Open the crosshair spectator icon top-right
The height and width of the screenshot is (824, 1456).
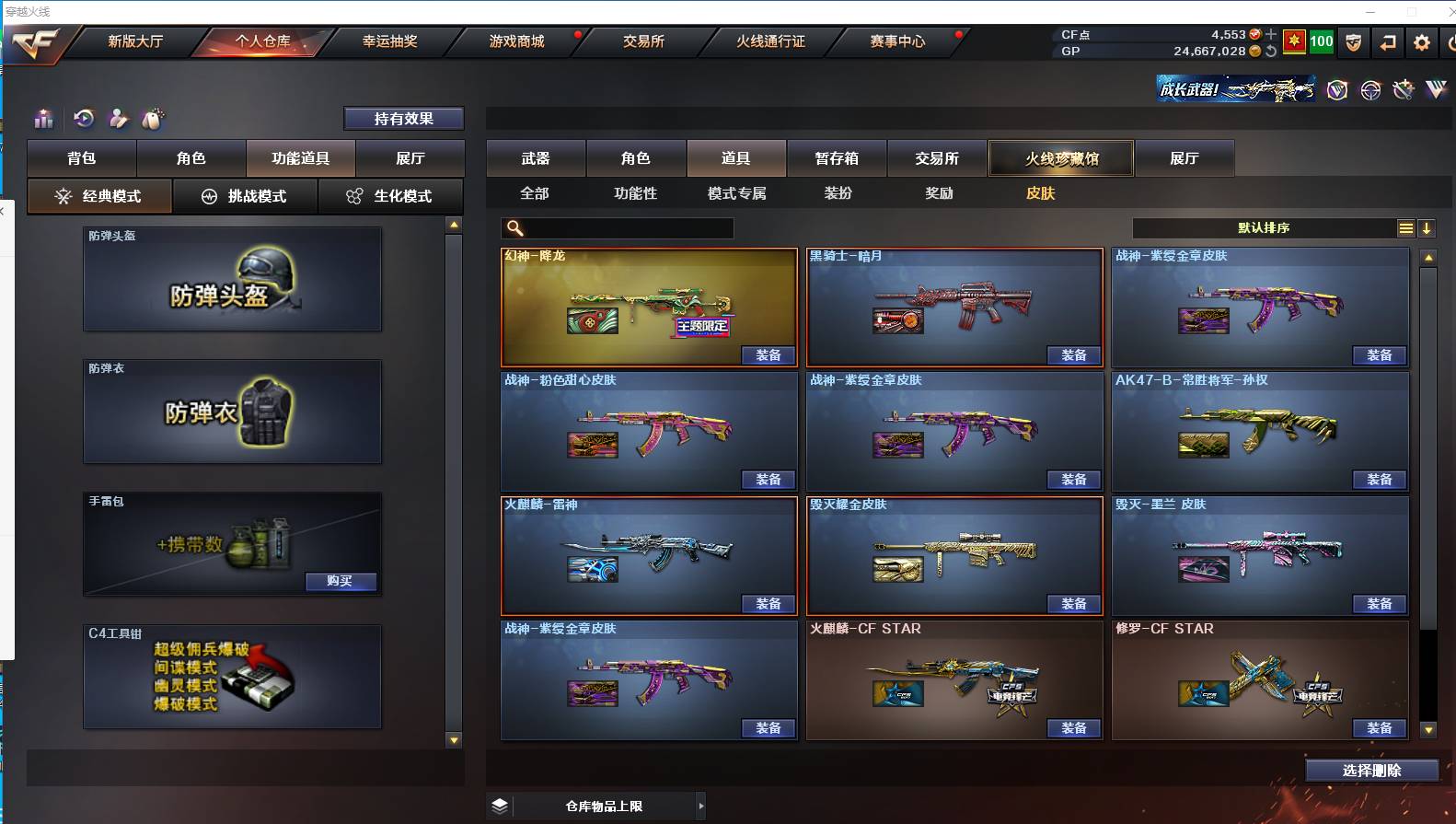pyautogui.click(x=1370, y=89)
